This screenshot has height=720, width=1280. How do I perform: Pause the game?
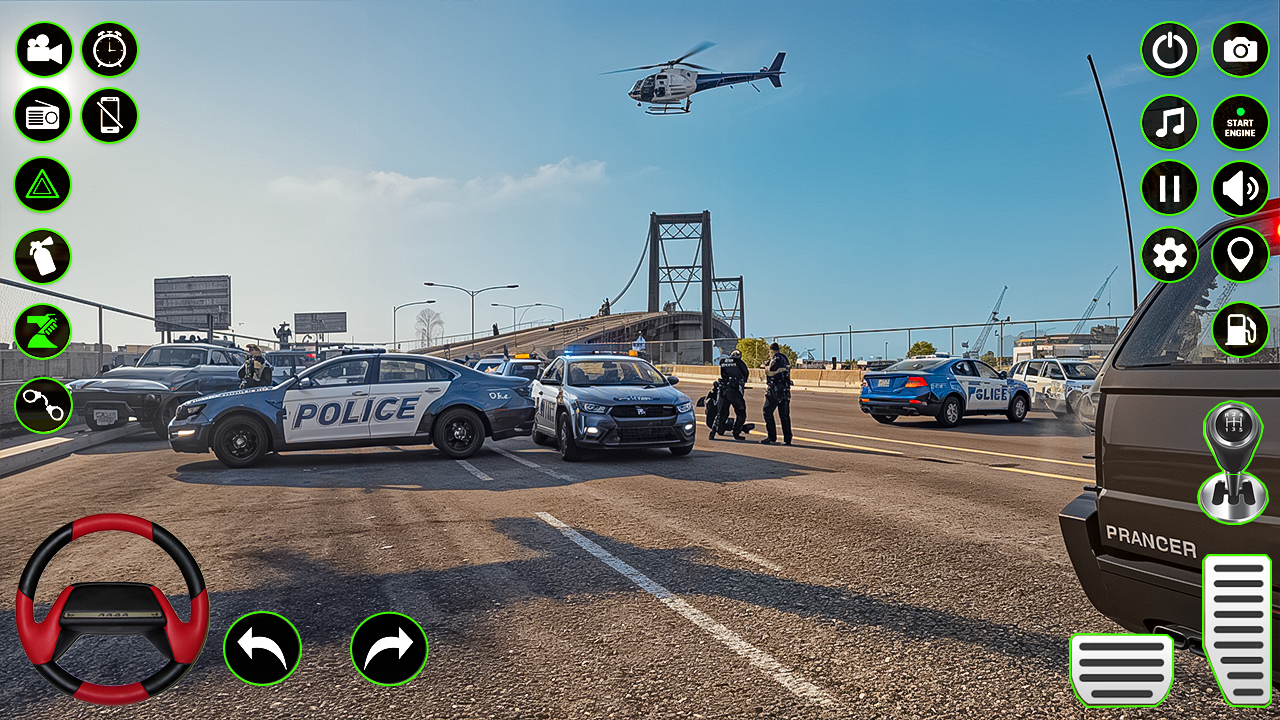coord(1168,188)
